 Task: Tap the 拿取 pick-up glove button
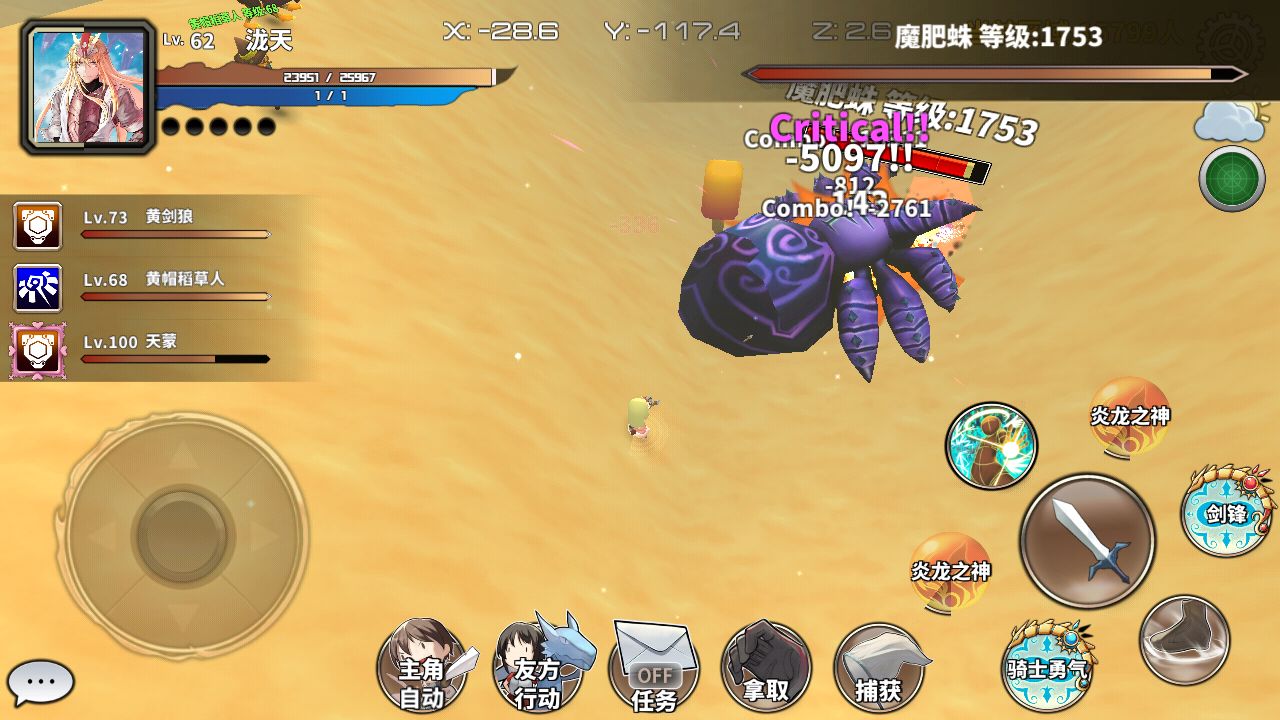[x=766, y=668]
